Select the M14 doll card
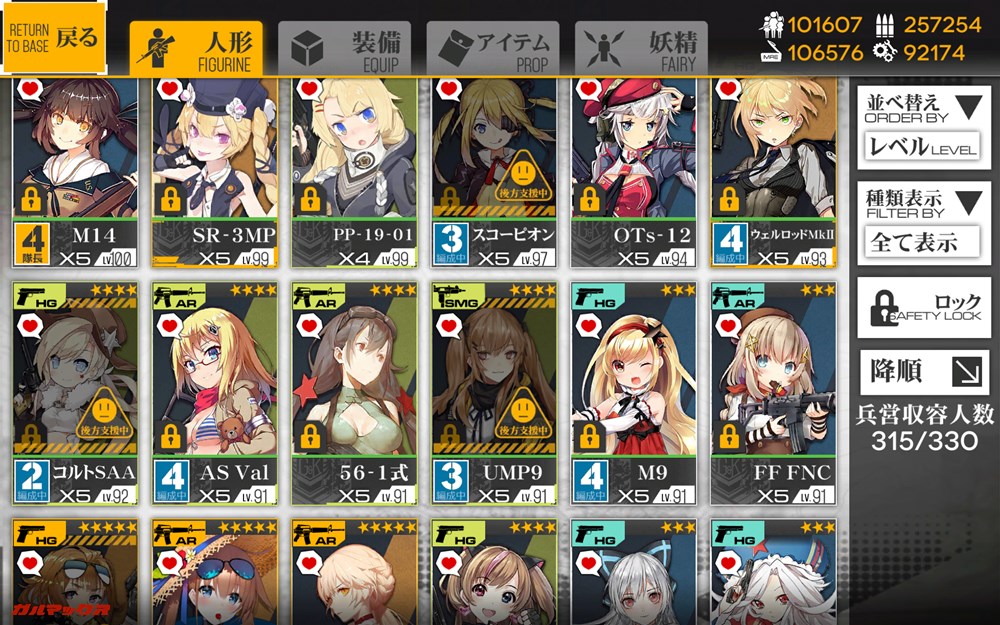This screenshot has height=625, width=1000. click(x=75, y=170)
